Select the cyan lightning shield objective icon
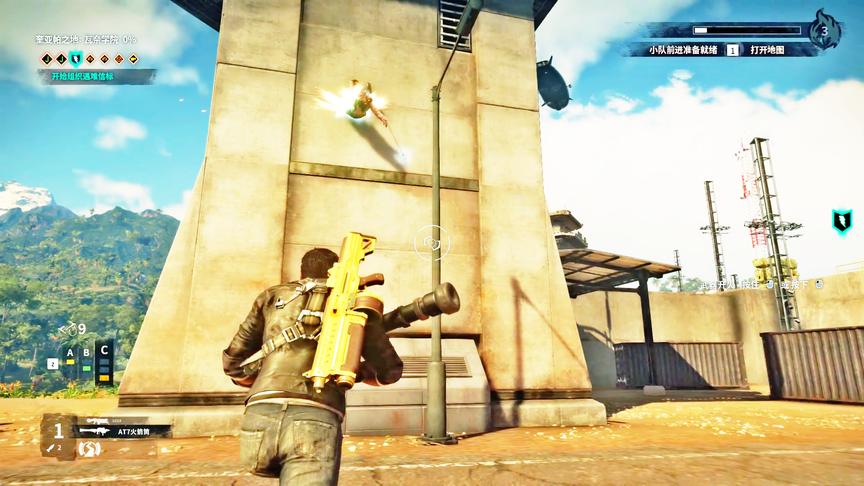This screenshot has height=486, width=864. 75,59
